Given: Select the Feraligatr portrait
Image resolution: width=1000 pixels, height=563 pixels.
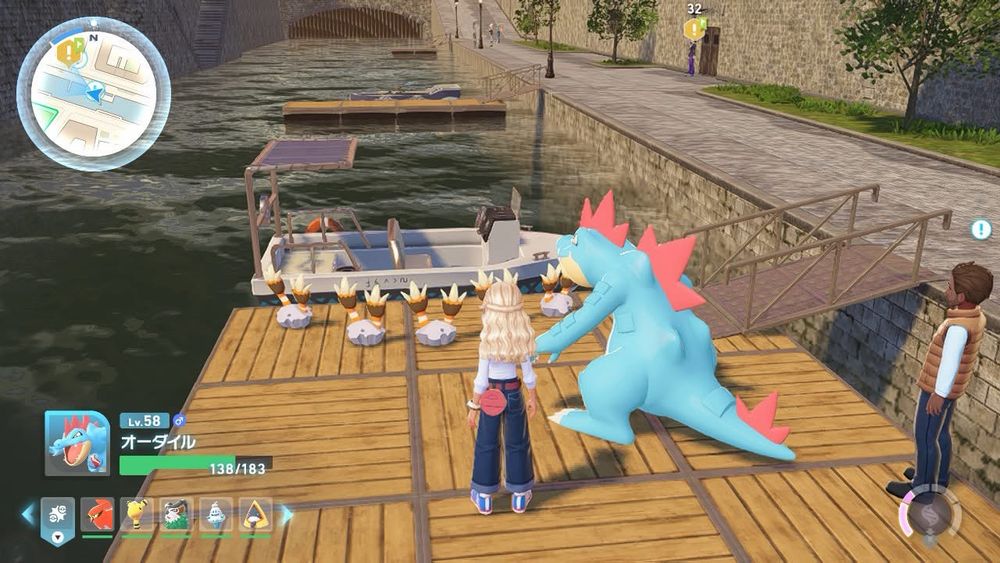Looking at the screenshot, I should pos(77,443).
